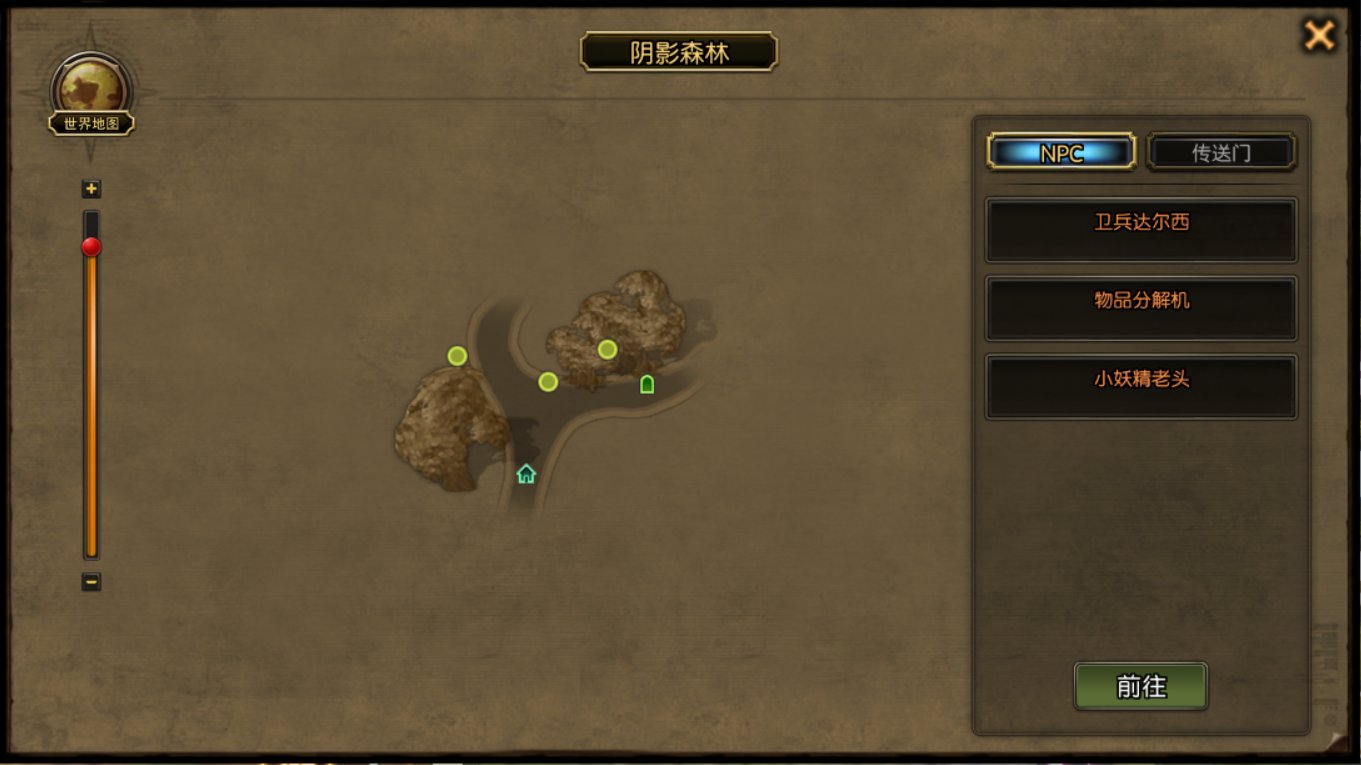Image resolution: width=1361 pixels, height=765 pixels.
Task: Click the plus zoom-in button
Action: (x=92, y=189)
